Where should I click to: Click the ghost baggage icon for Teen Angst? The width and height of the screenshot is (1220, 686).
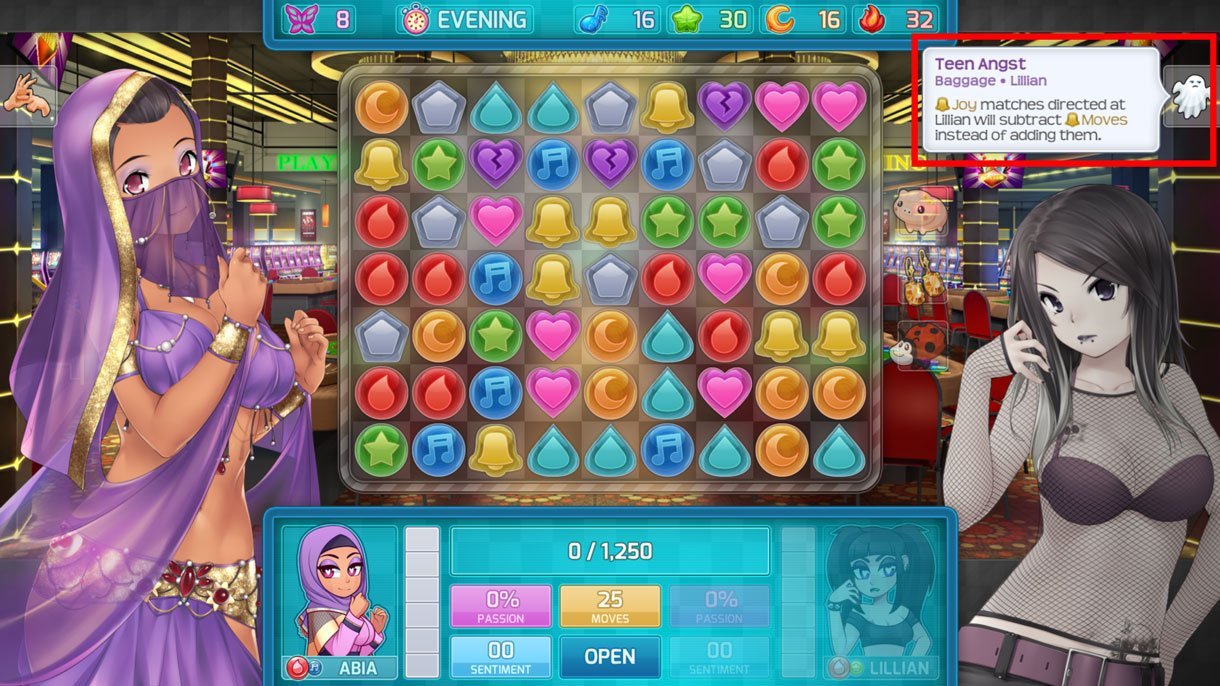1190,97
